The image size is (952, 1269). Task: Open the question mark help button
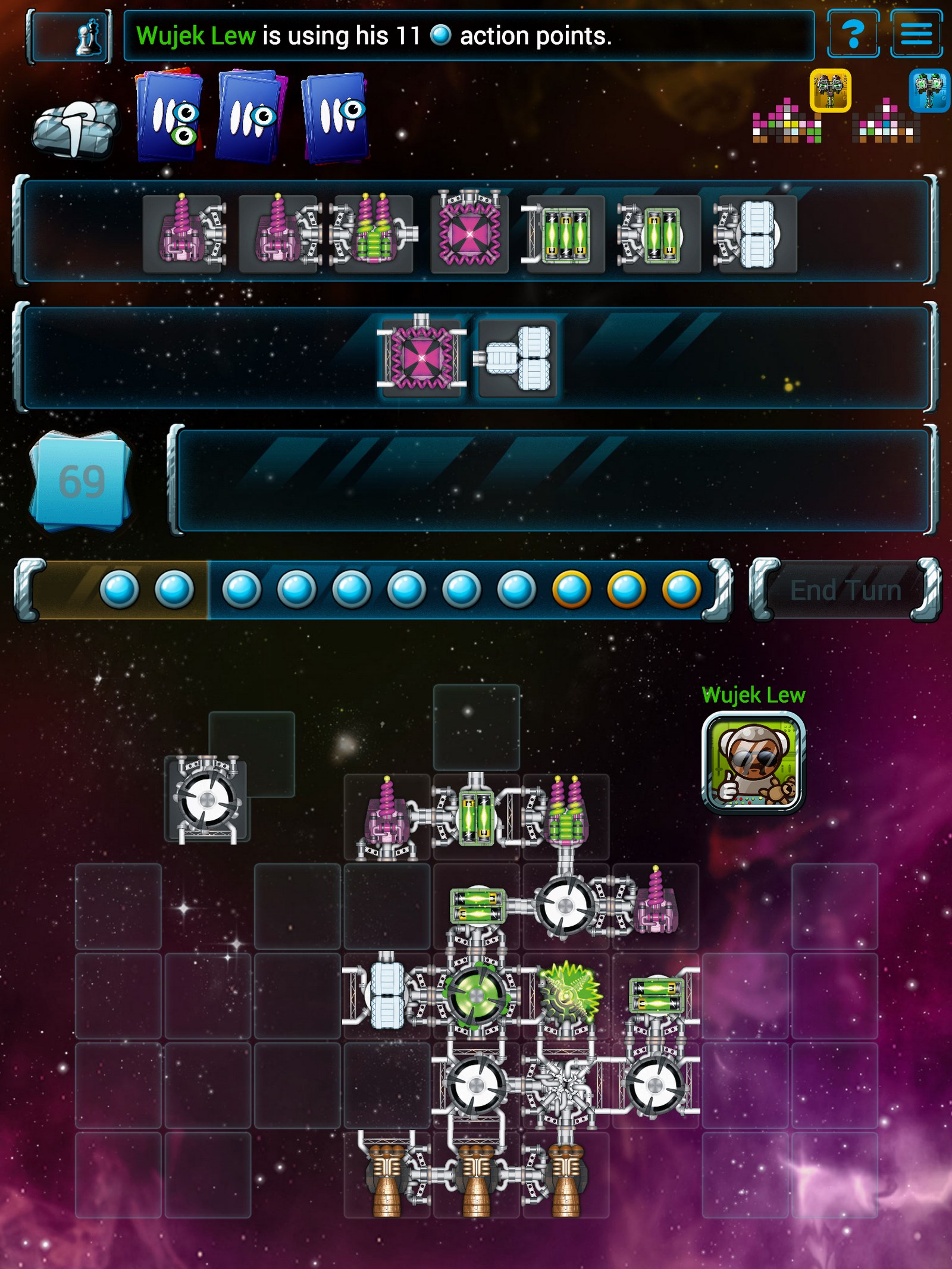coord(853,35)
